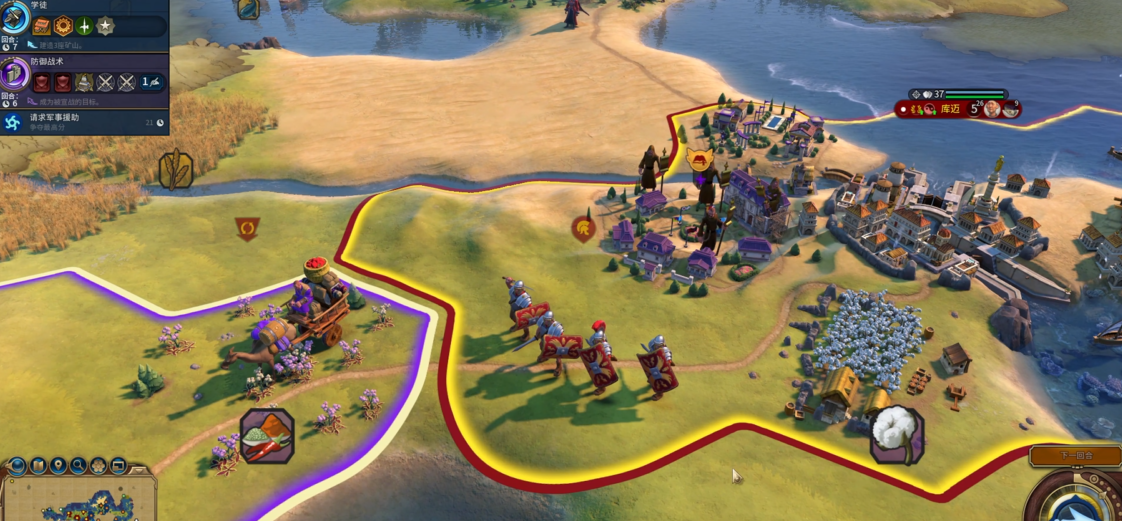Click the spices resource icon
The height and width of the screenshot is (521, 1122).
[x=266, y=438]
